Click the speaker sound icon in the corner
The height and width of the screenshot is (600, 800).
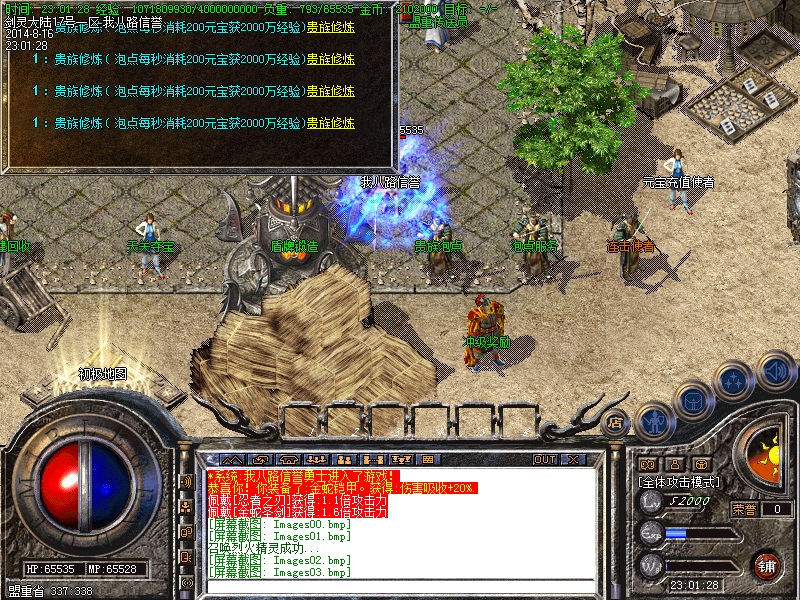tap(773, 372)
